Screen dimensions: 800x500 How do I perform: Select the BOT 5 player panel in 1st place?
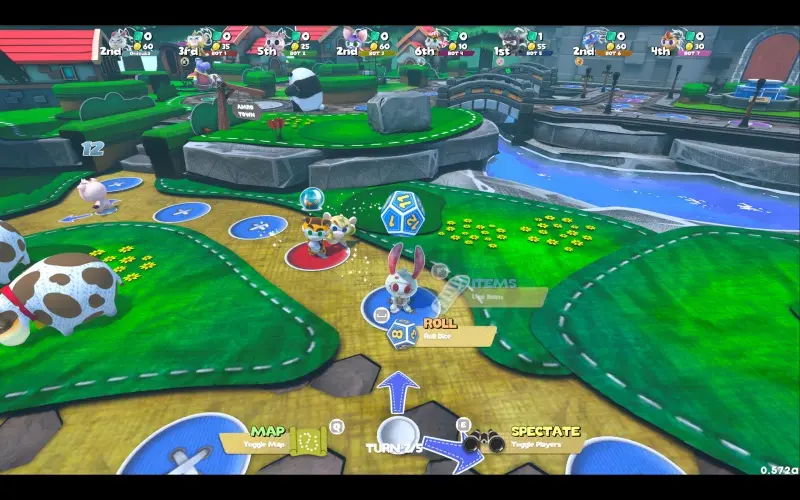[x=522, y=42]
